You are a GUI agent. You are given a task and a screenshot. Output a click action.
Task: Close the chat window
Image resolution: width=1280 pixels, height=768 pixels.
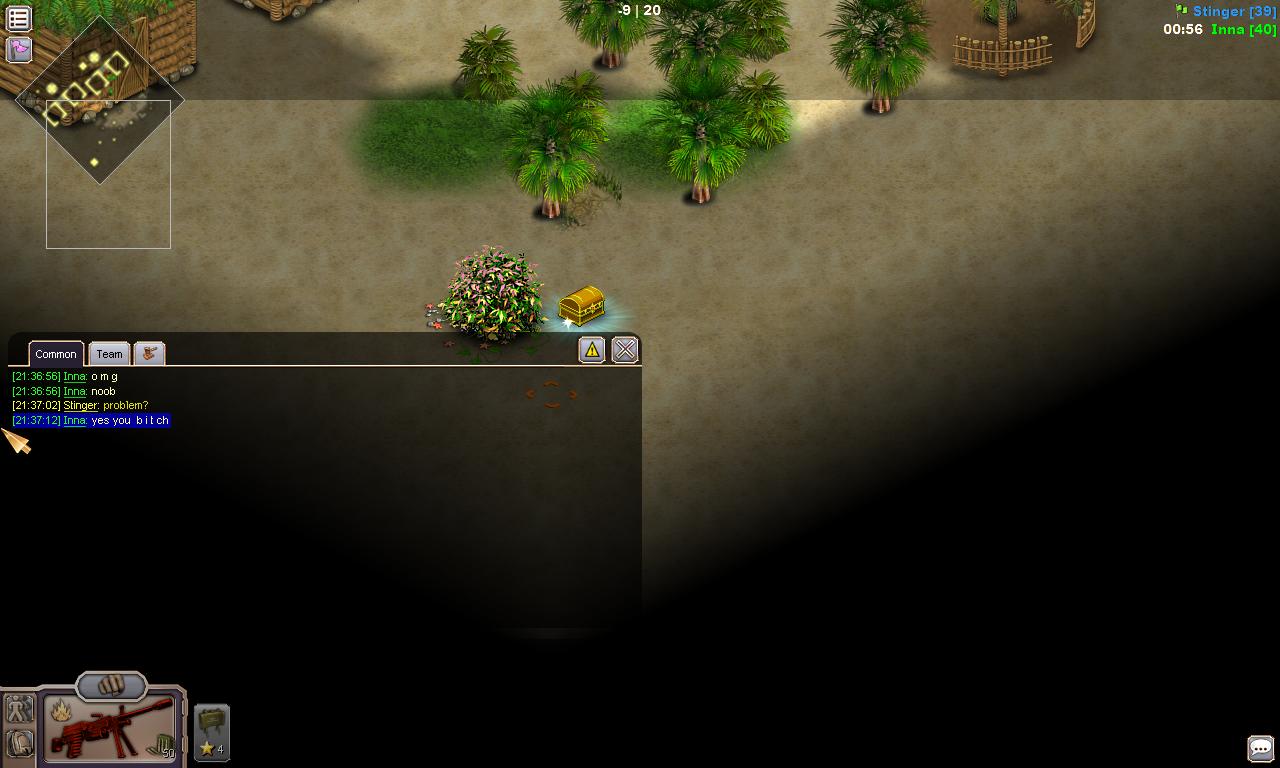tap(625, 349)
